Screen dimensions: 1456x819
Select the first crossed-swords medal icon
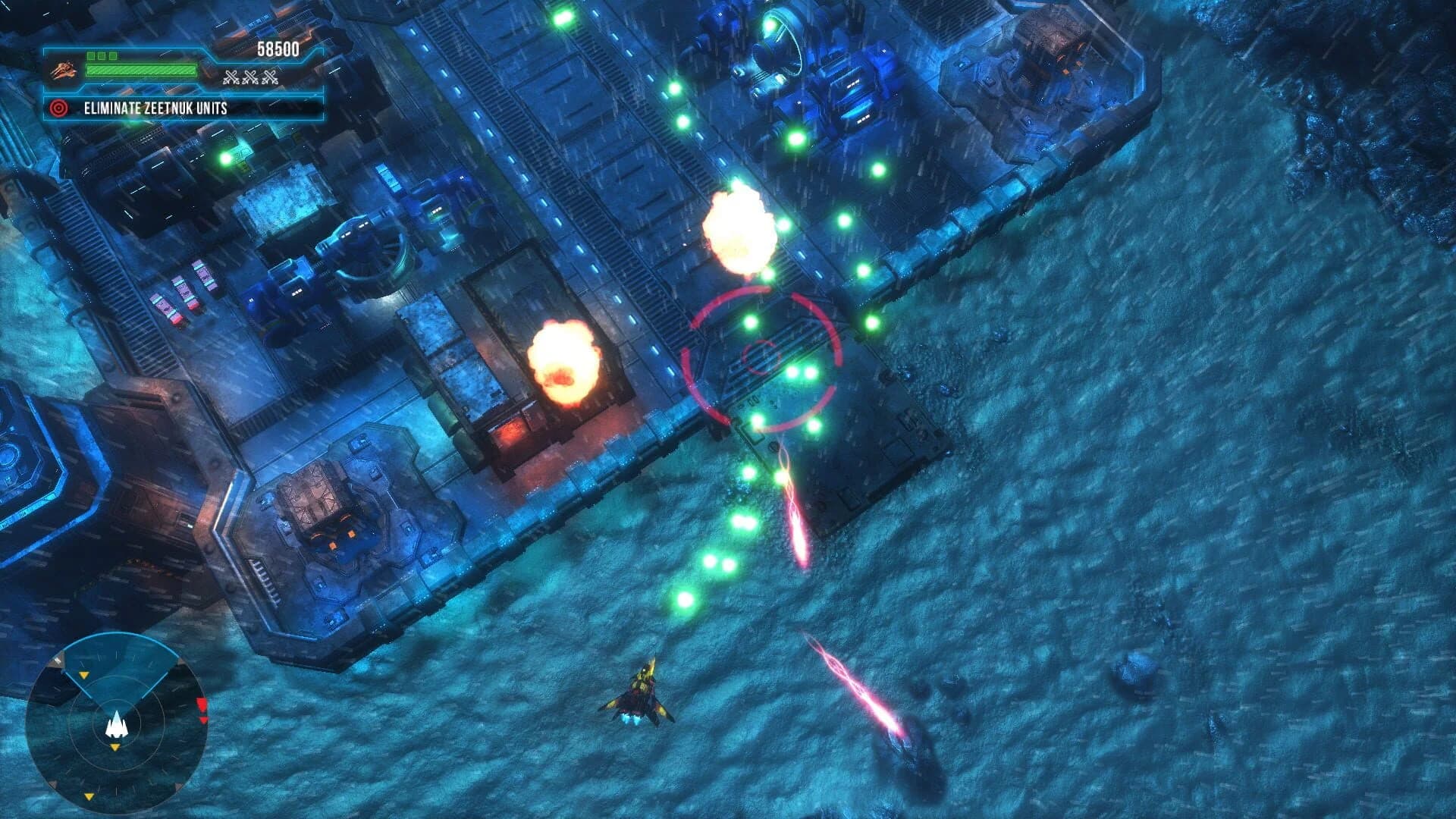pos(232,77)
